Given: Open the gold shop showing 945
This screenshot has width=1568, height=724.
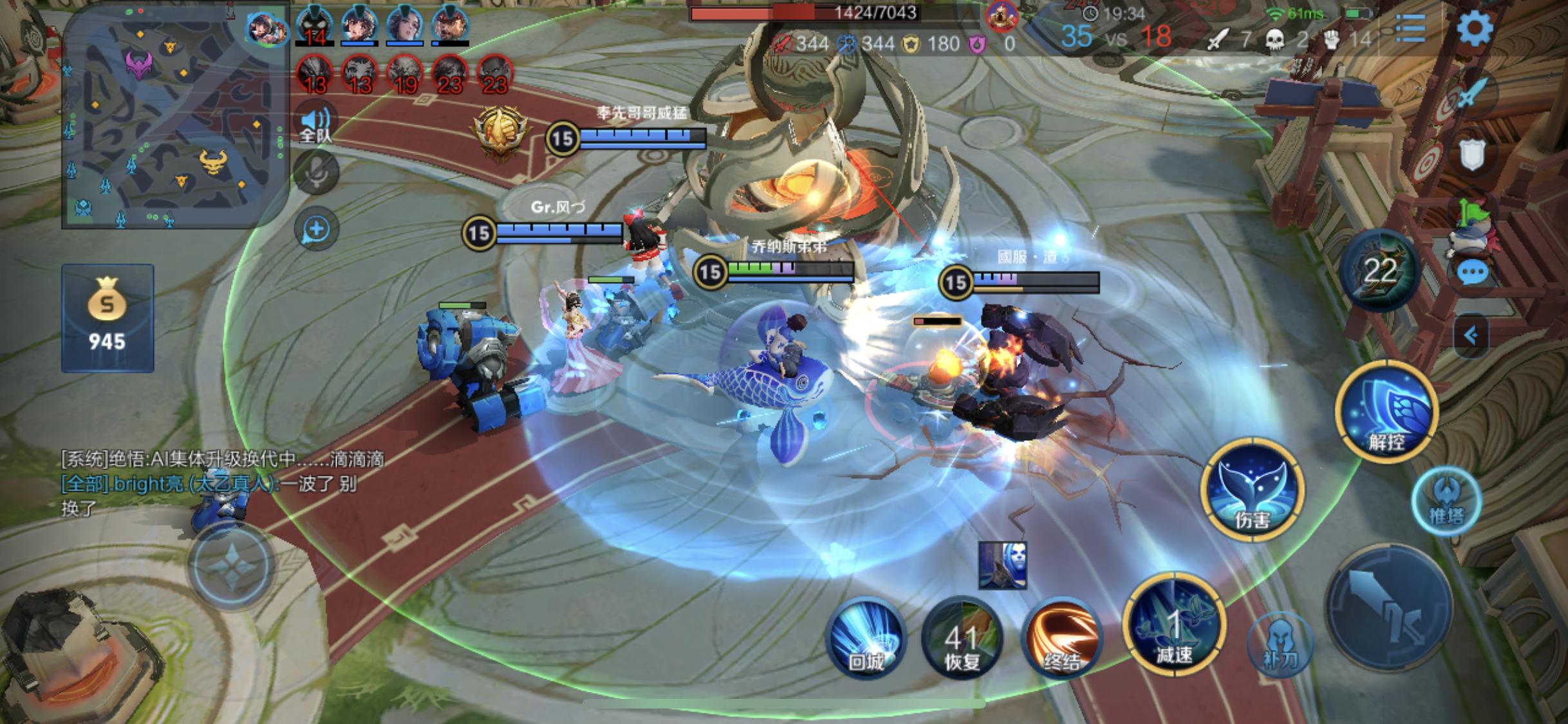Looking at the screenshot, I should 107,318.
